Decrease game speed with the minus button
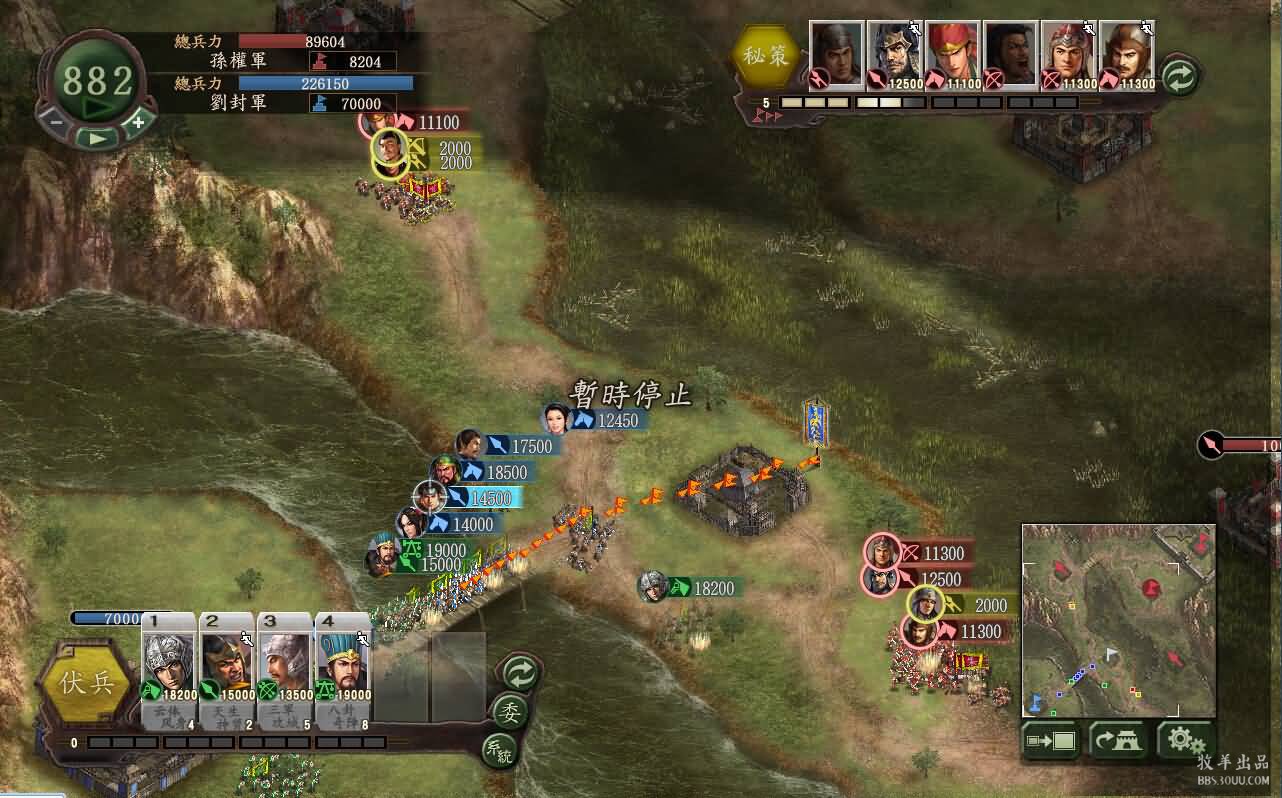Viewport: 1282px width, 798px height. click(56, 121)
